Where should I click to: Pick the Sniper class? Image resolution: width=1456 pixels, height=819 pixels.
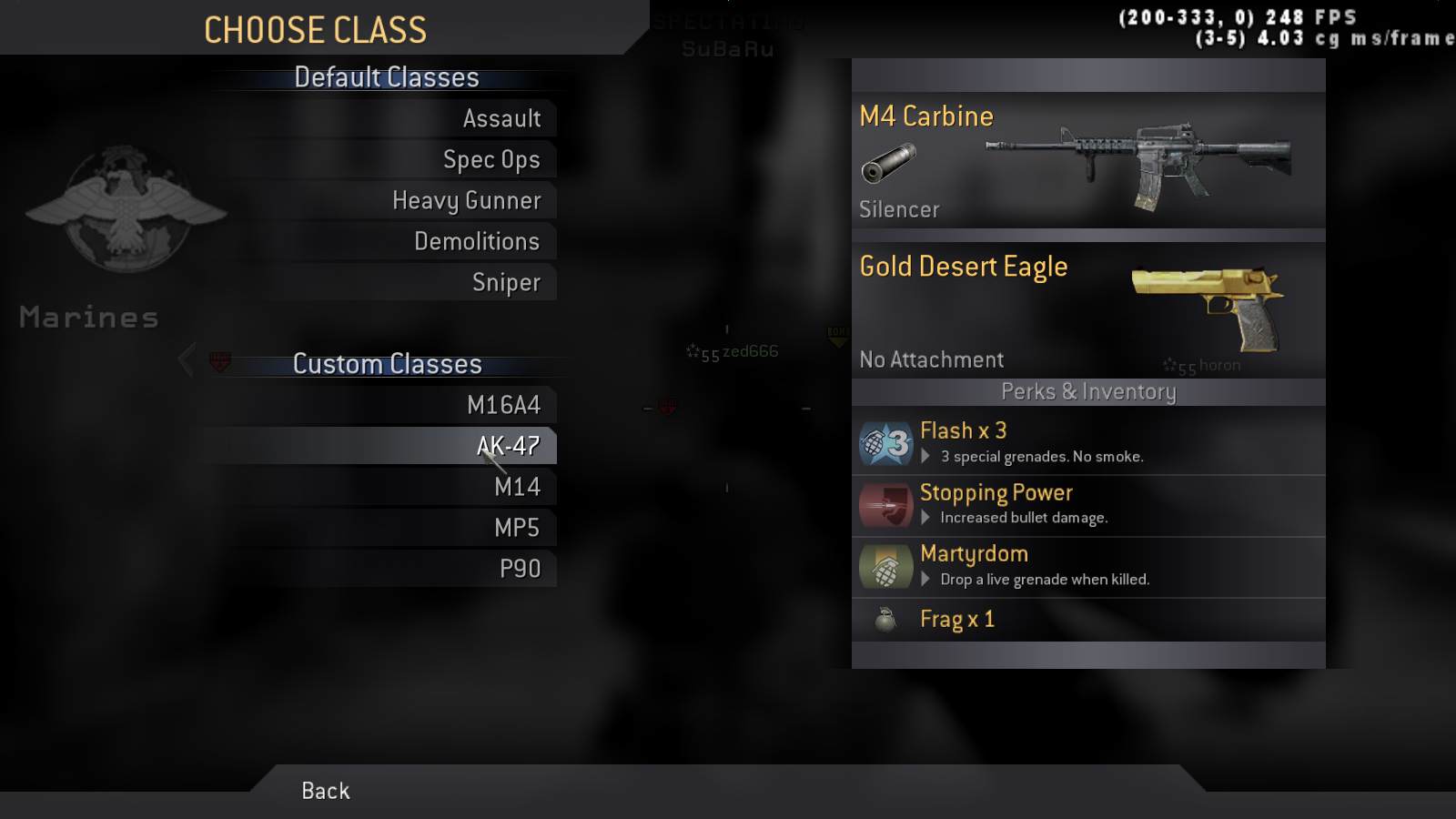(506, 282)
